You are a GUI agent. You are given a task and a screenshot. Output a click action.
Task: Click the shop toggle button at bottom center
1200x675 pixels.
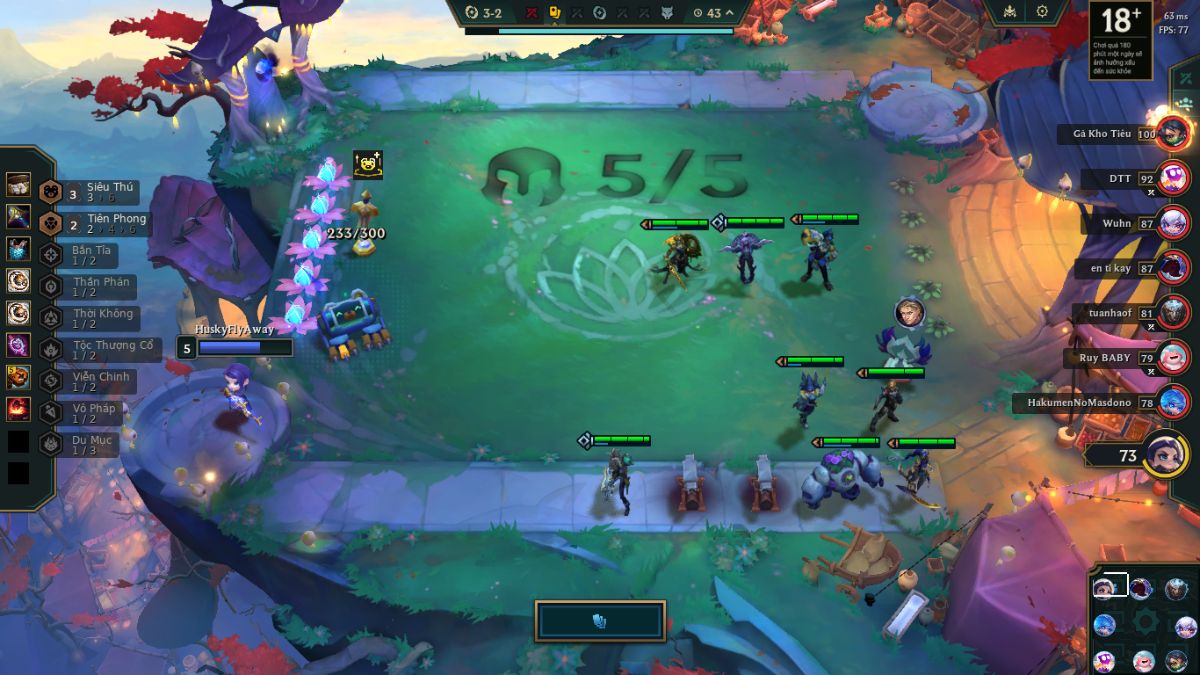pyautogui.click(x=600, y=621)
